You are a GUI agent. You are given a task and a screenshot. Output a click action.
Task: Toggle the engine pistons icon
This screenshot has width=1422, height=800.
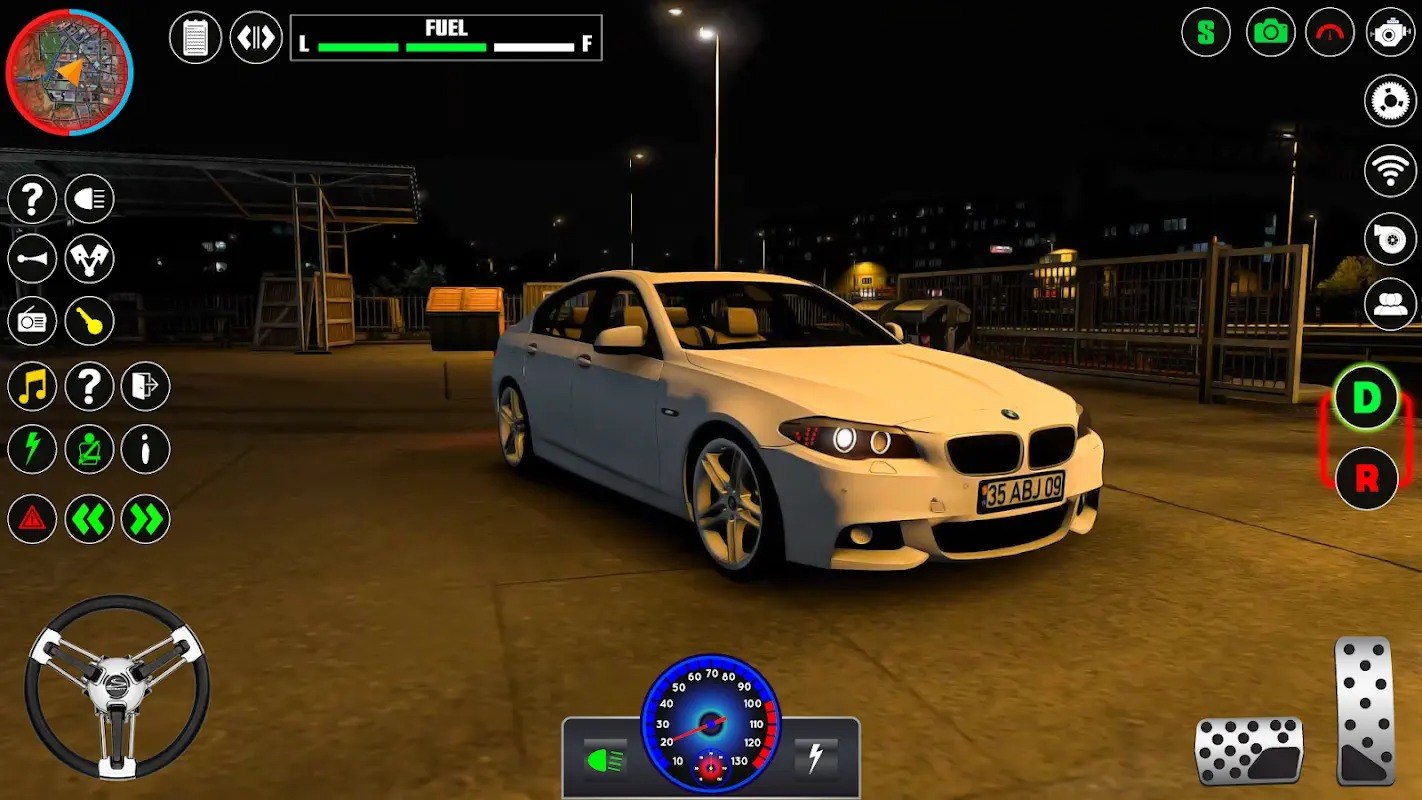(90, 259)
